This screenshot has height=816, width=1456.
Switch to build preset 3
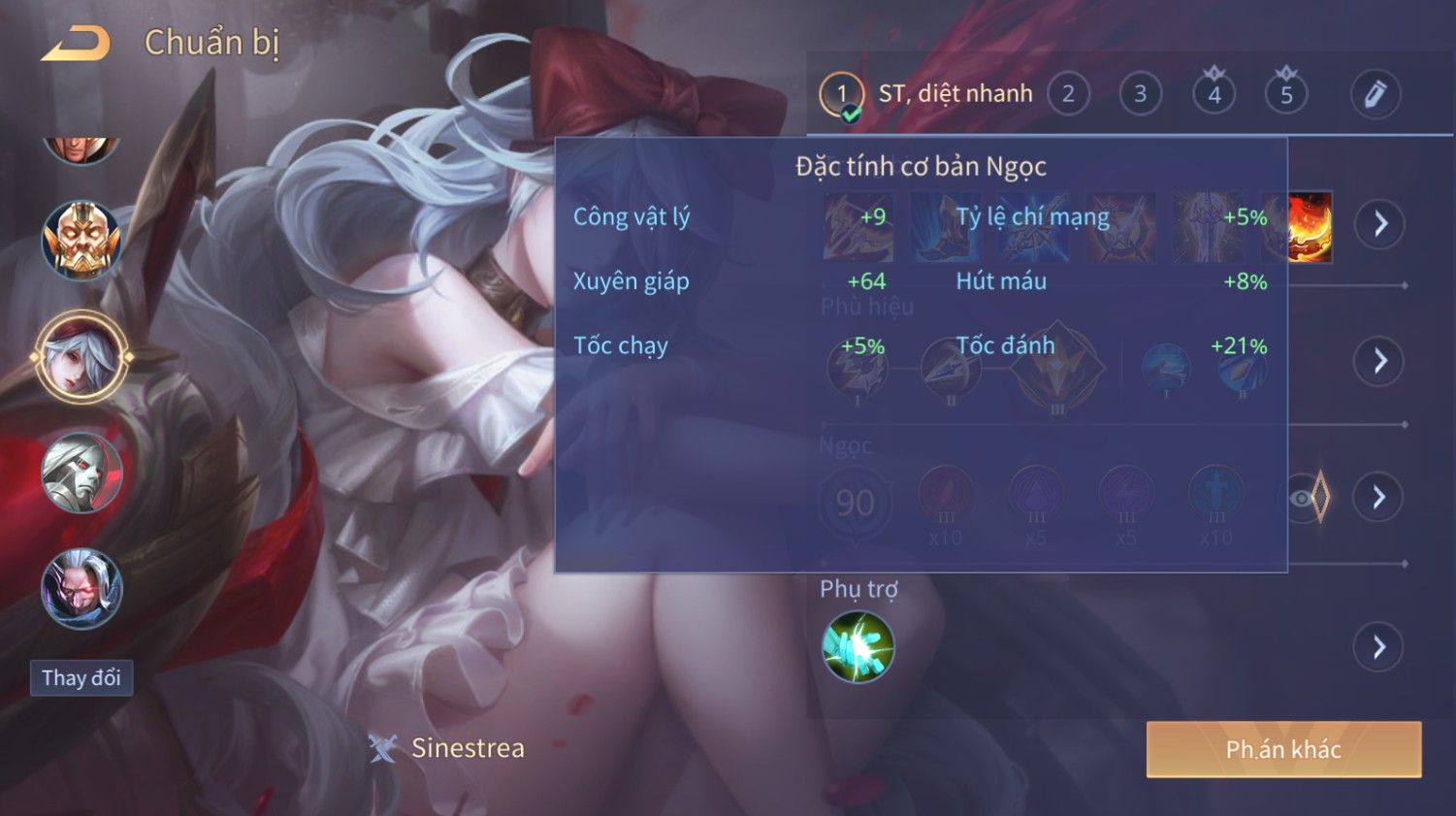point(1141,94)
